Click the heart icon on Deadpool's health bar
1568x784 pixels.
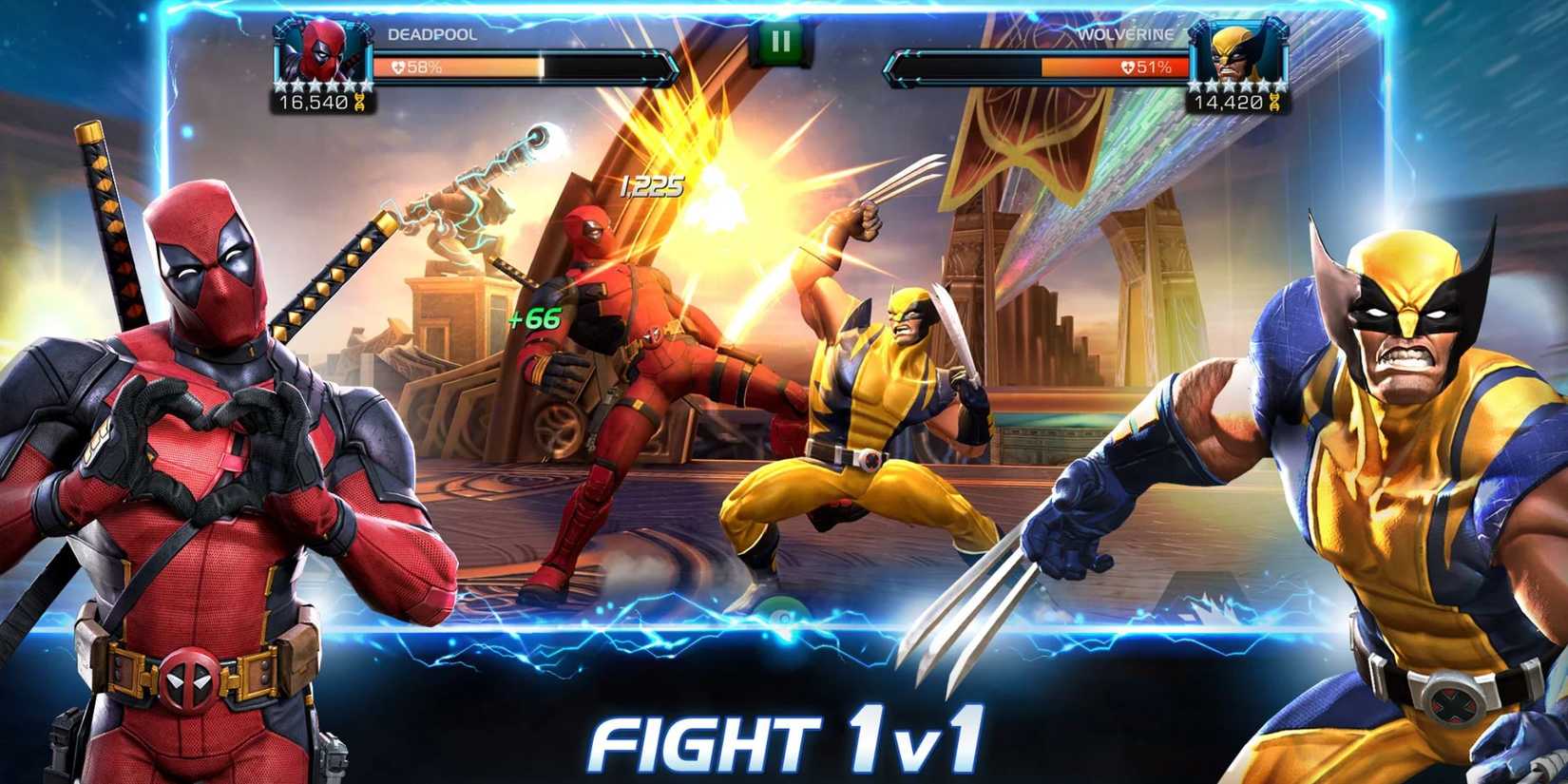398,67
